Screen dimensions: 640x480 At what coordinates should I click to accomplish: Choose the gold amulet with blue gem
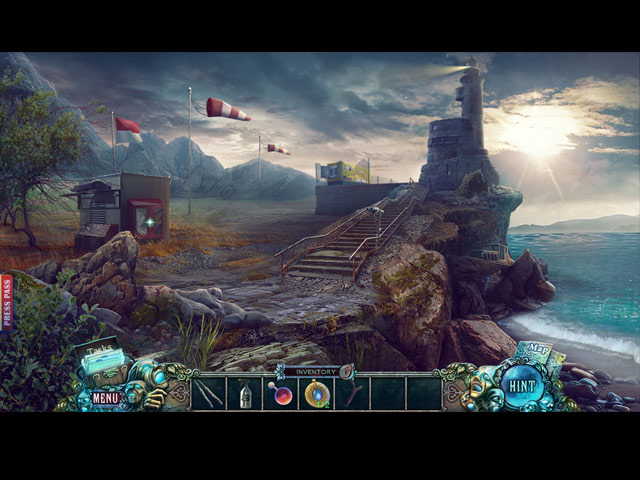click(317, 394)
